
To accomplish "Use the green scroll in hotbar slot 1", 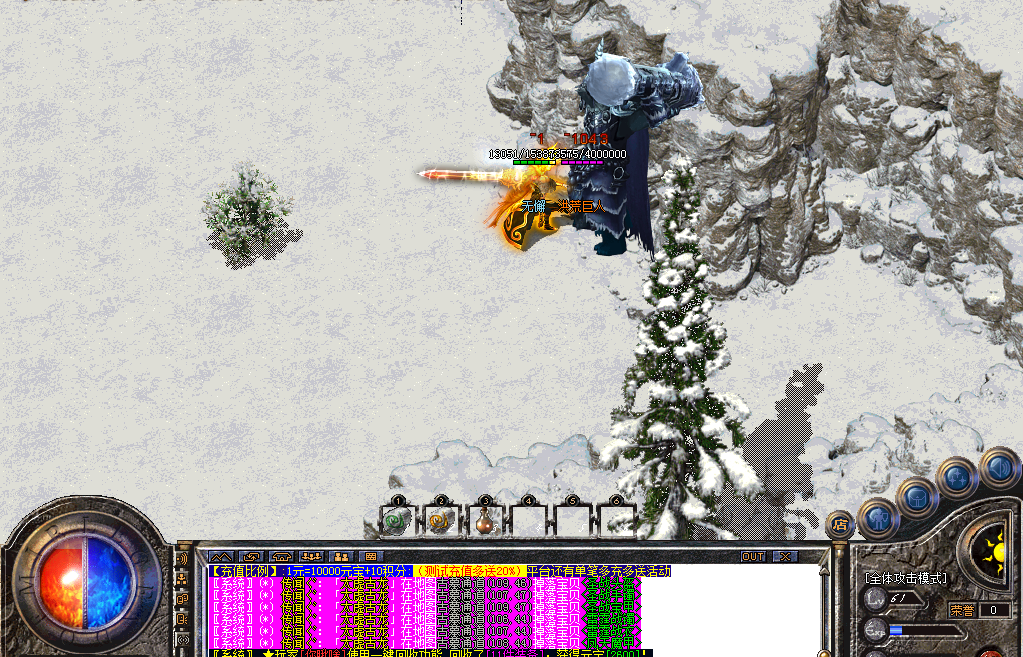I will pos(398,520).
